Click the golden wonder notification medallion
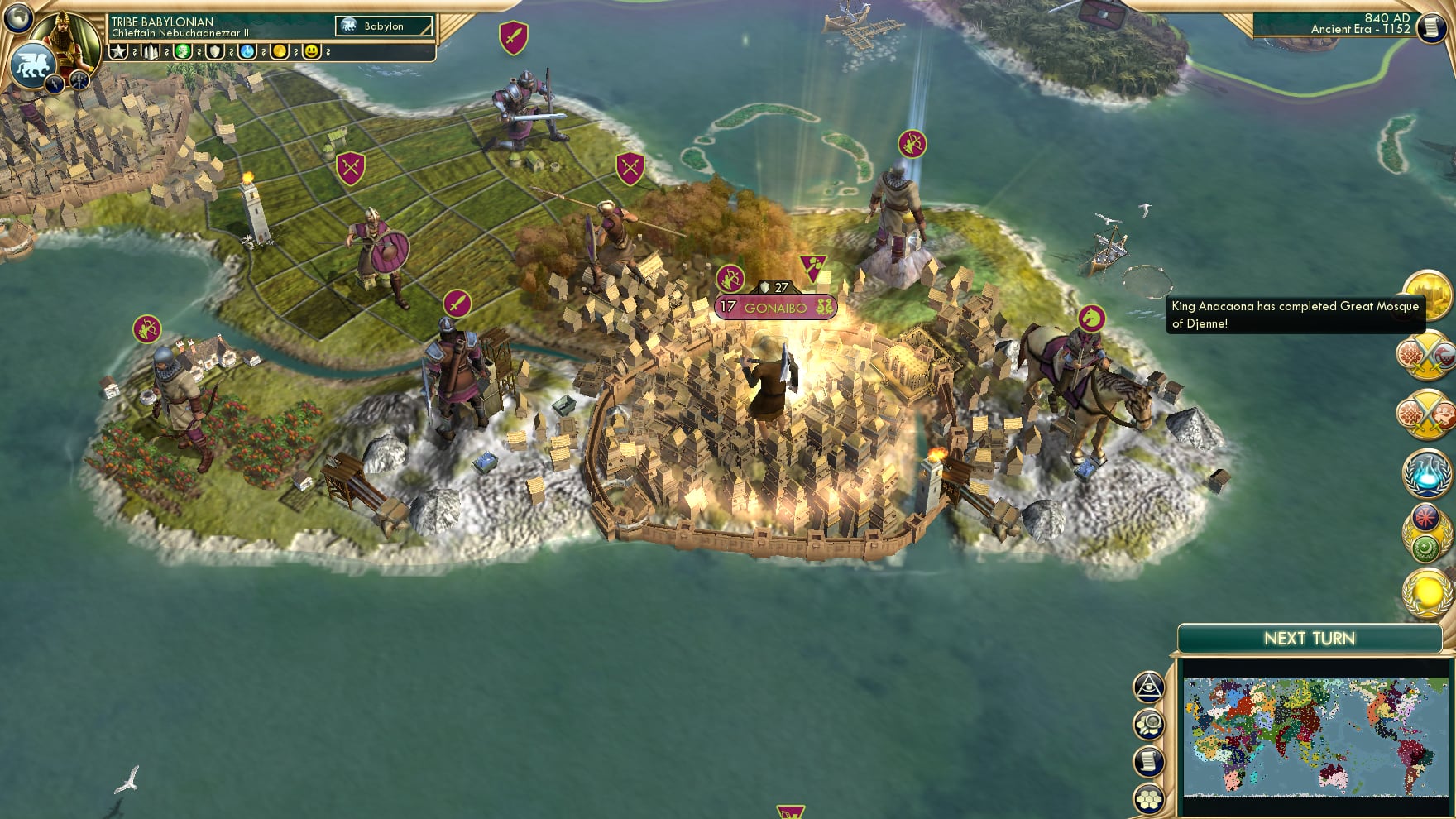 click(1427, 298)
